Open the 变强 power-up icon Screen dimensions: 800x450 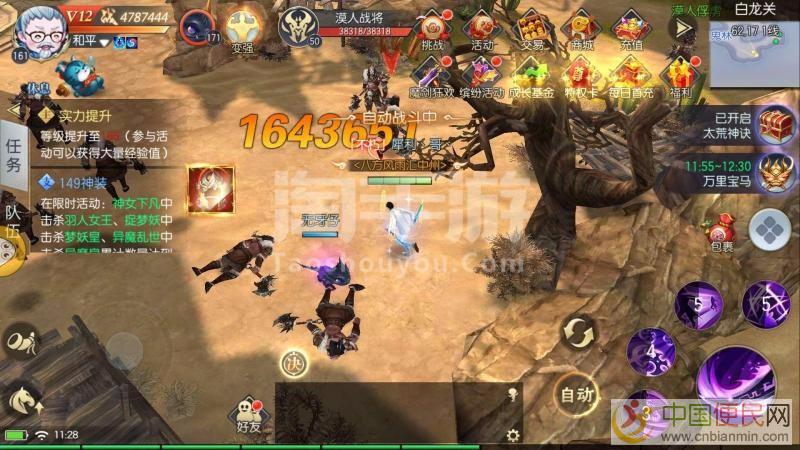tap(243, 28)
